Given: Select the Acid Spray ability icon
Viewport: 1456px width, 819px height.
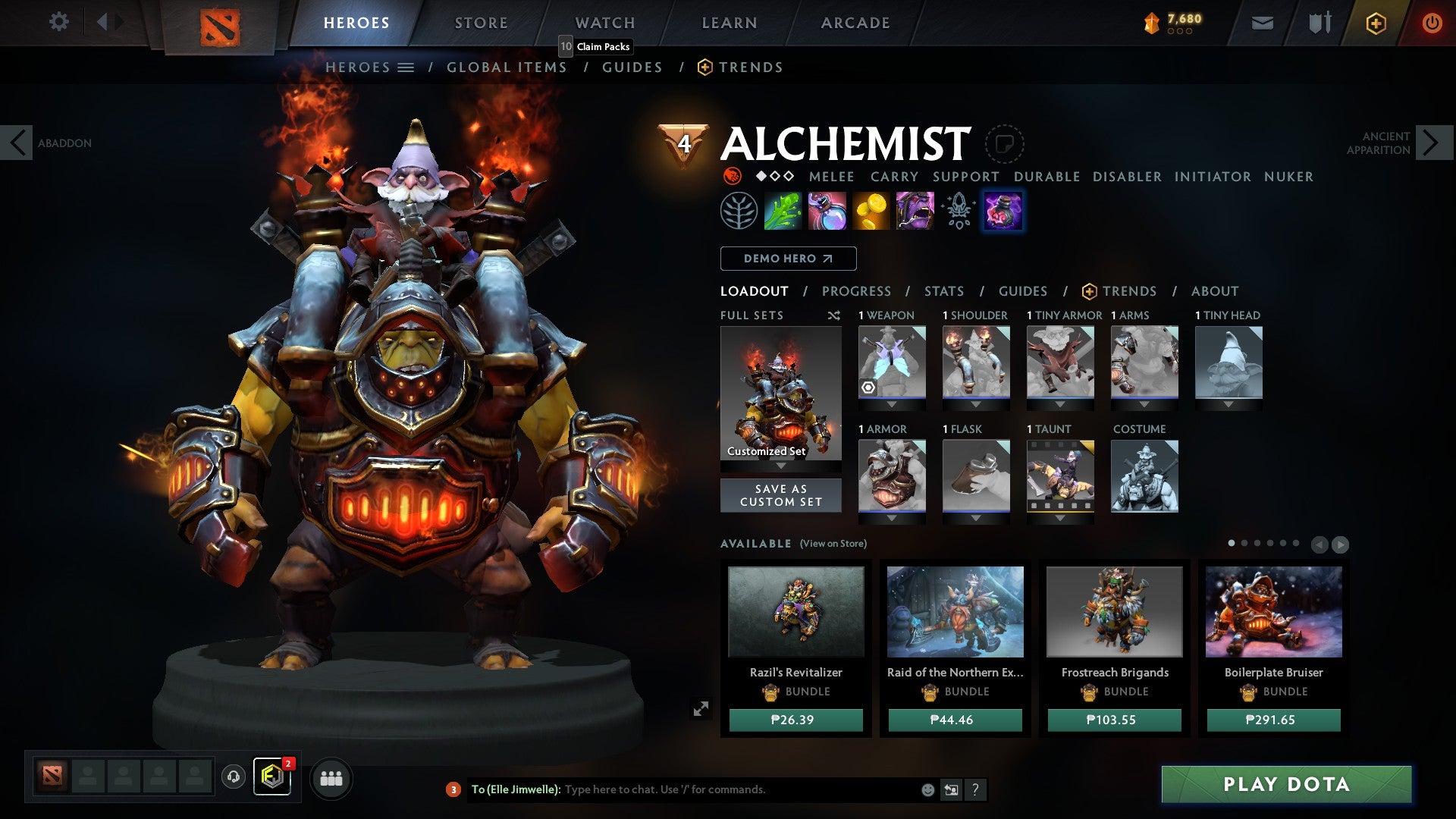Looking at the screenshot, I should click(x=781, y=211).
